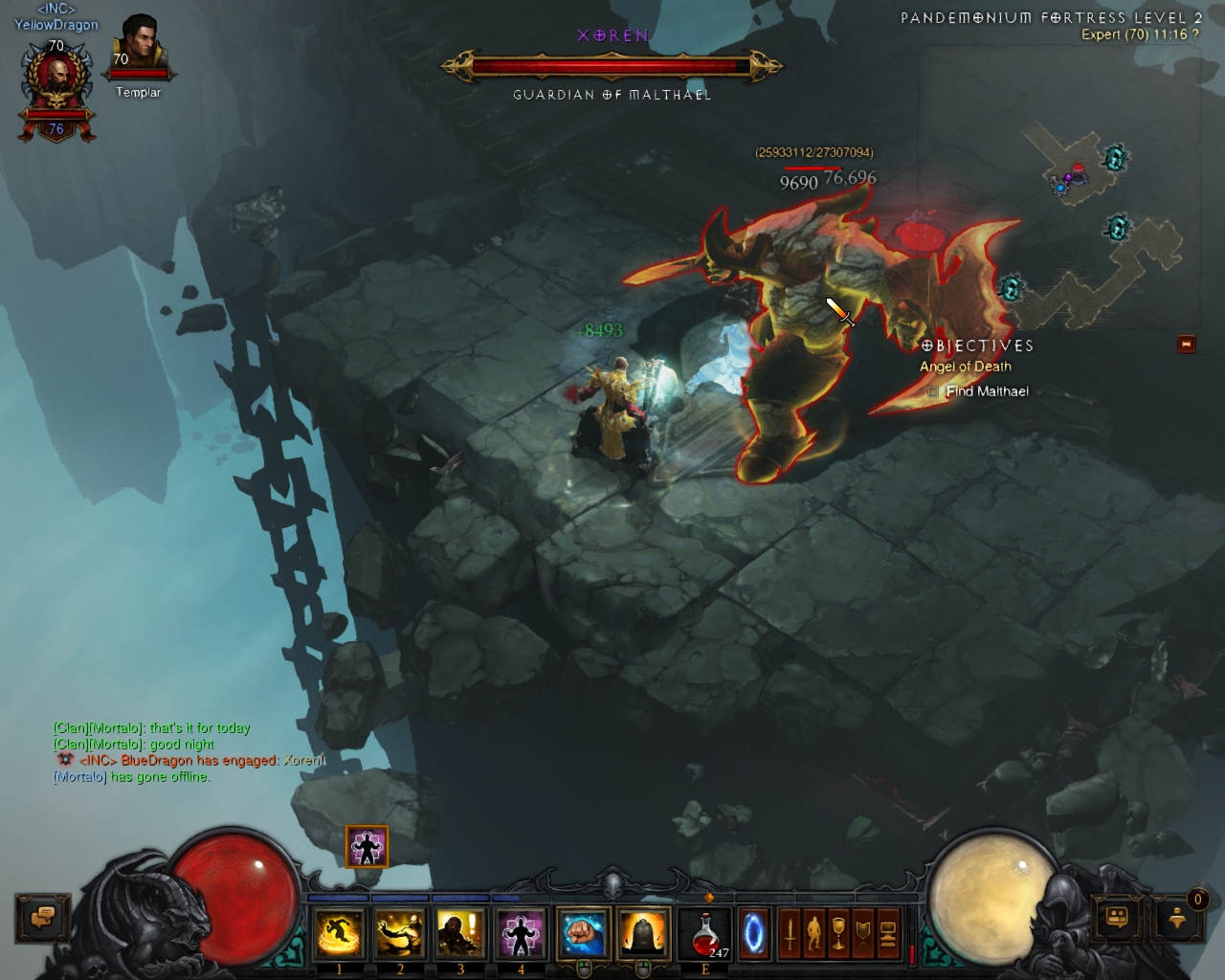Select the blue fist primary attack skill
The width and height of the screenshot is (1225, 980).
[583, 933]
